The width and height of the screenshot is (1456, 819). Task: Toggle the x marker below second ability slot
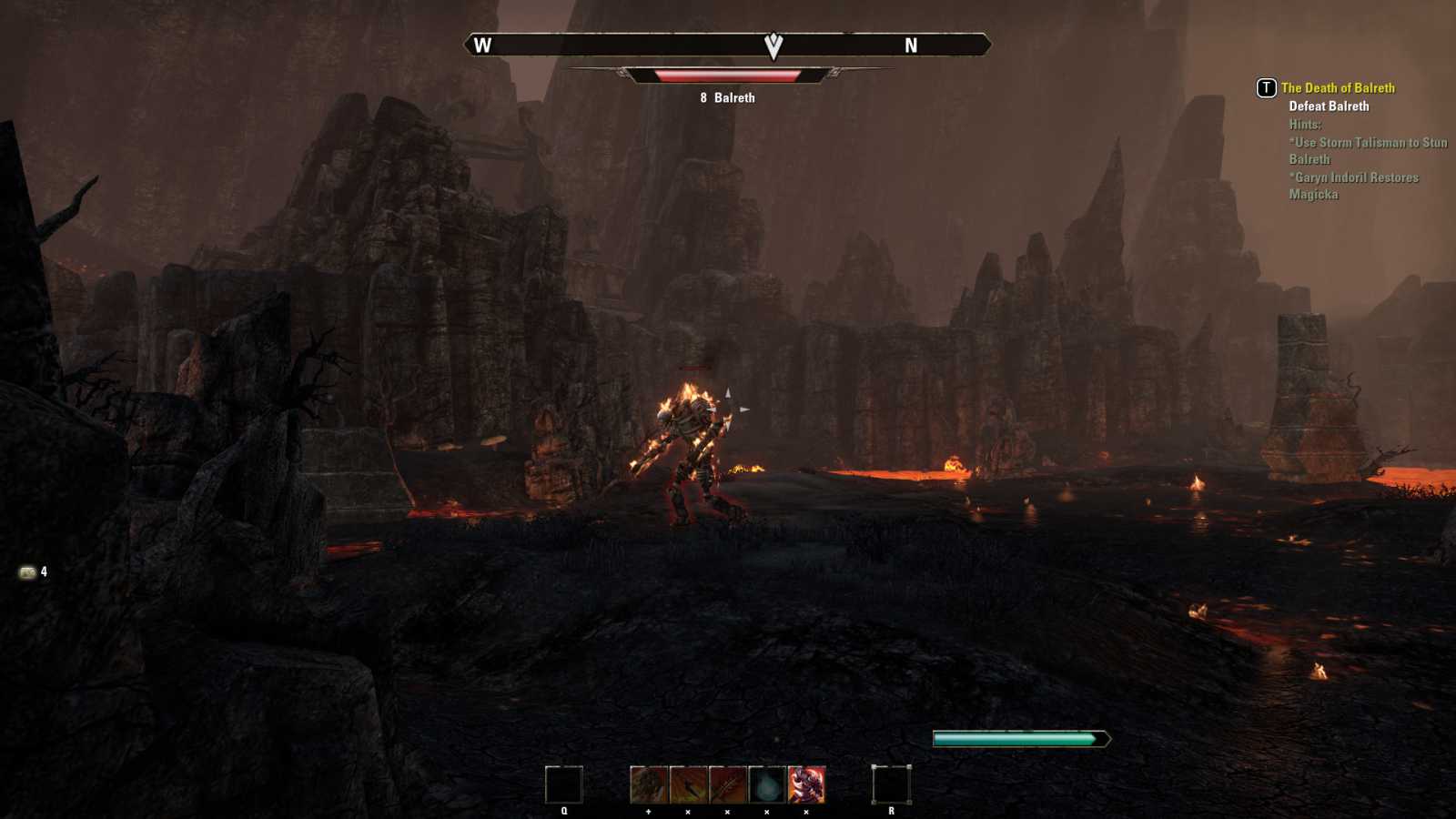[x=688, y=812]
